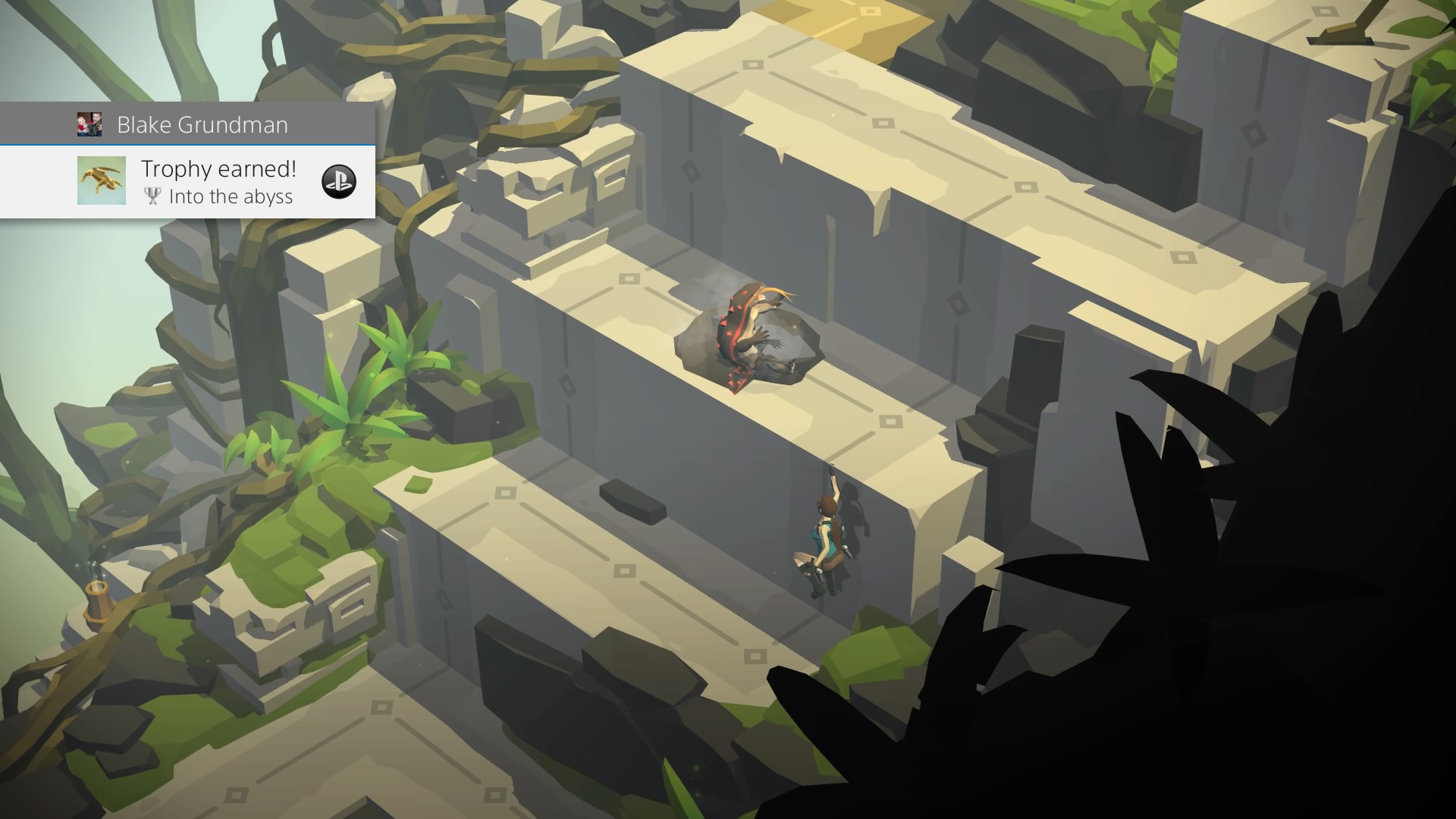
Task: Click the dark rectangular slab on the ledge
Action: click(632, 500)
